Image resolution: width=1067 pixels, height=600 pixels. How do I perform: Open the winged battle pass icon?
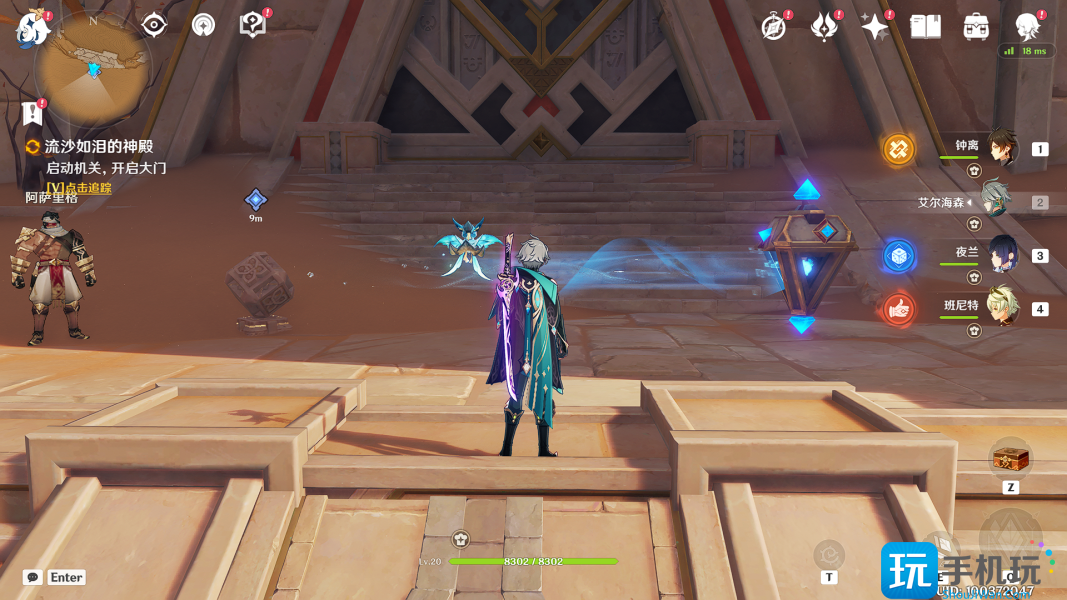coord(824,27)
